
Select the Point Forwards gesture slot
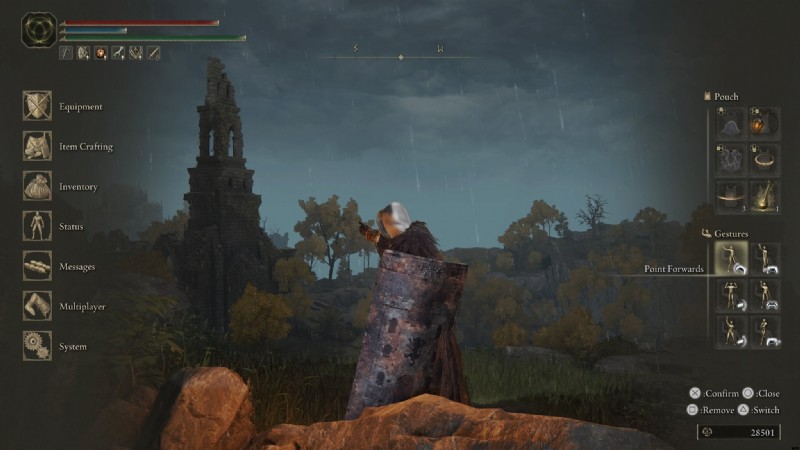[x=731, y=259]
